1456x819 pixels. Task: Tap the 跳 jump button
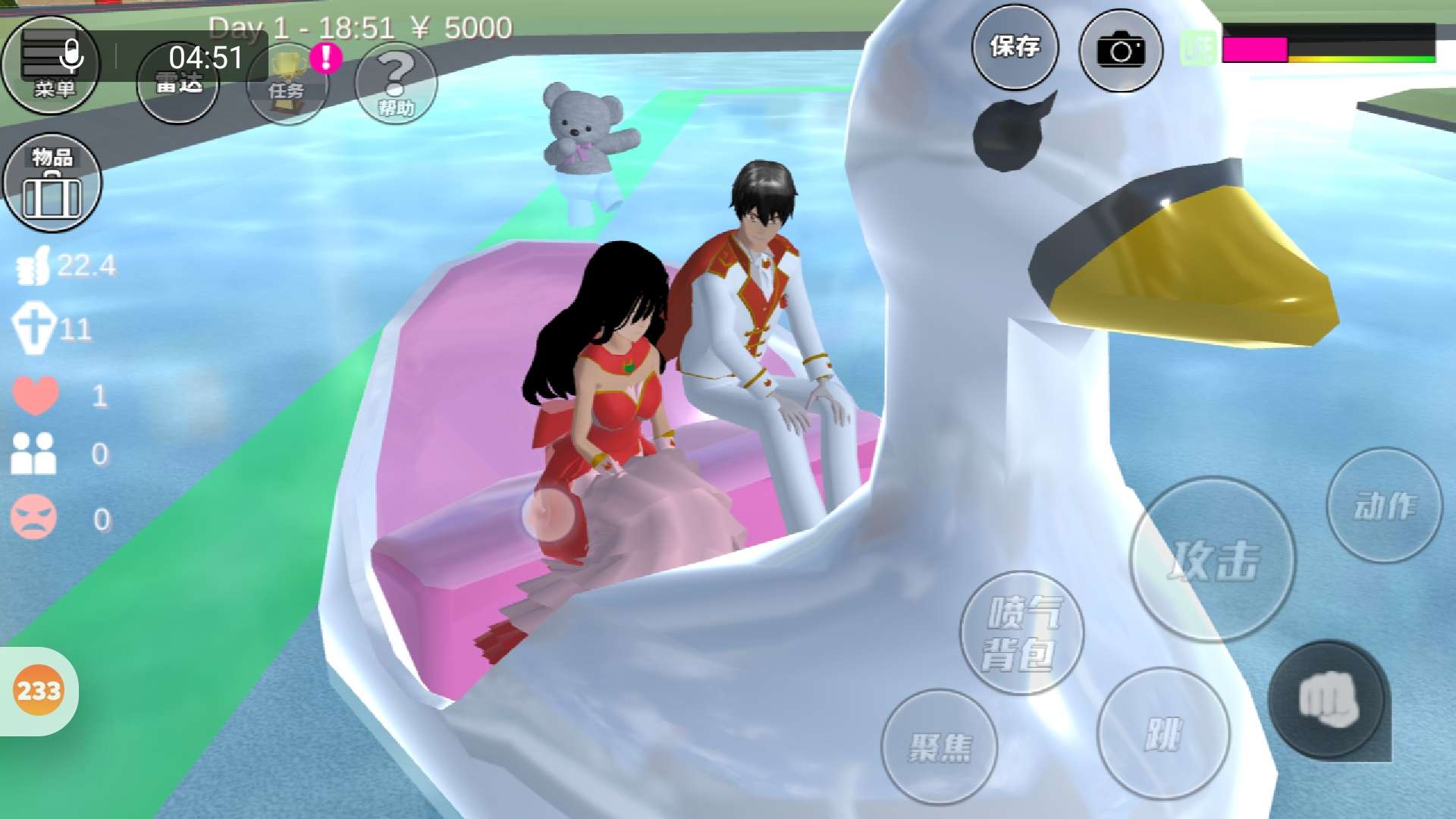pos(1163,733)
